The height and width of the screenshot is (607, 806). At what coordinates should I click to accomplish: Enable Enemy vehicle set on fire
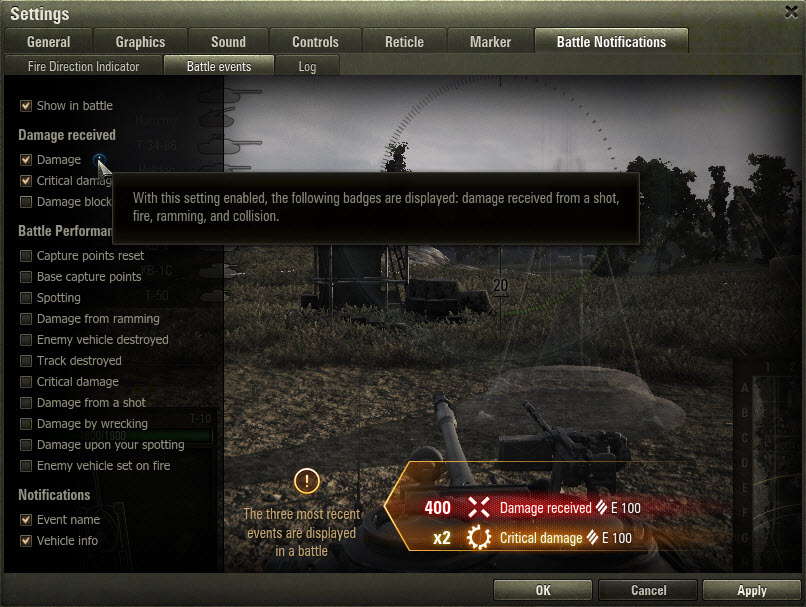(x=26, y=466)
